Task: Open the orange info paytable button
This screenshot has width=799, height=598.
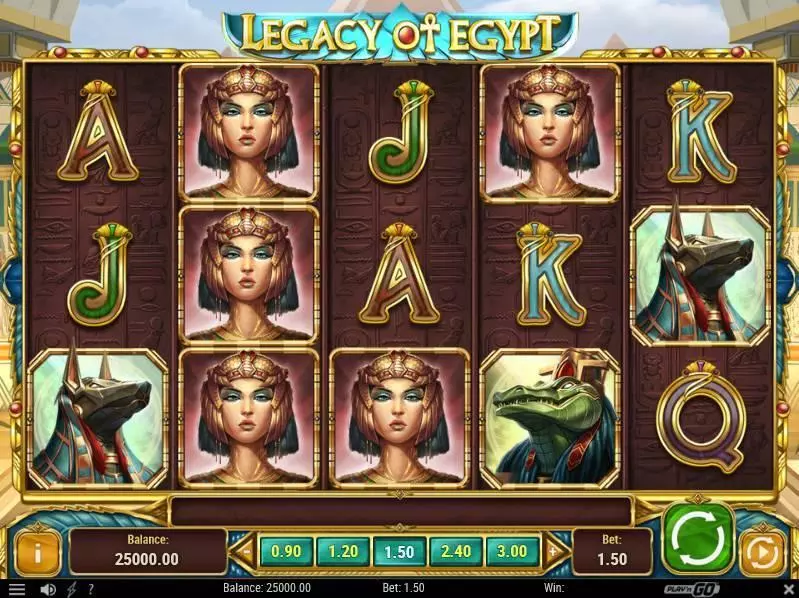Action: point(39,551)
